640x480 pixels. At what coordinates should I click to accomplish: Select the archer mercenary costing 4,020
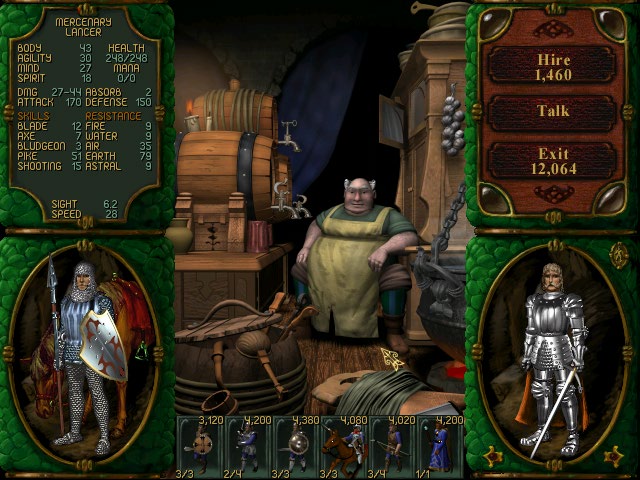click(395, 444)
